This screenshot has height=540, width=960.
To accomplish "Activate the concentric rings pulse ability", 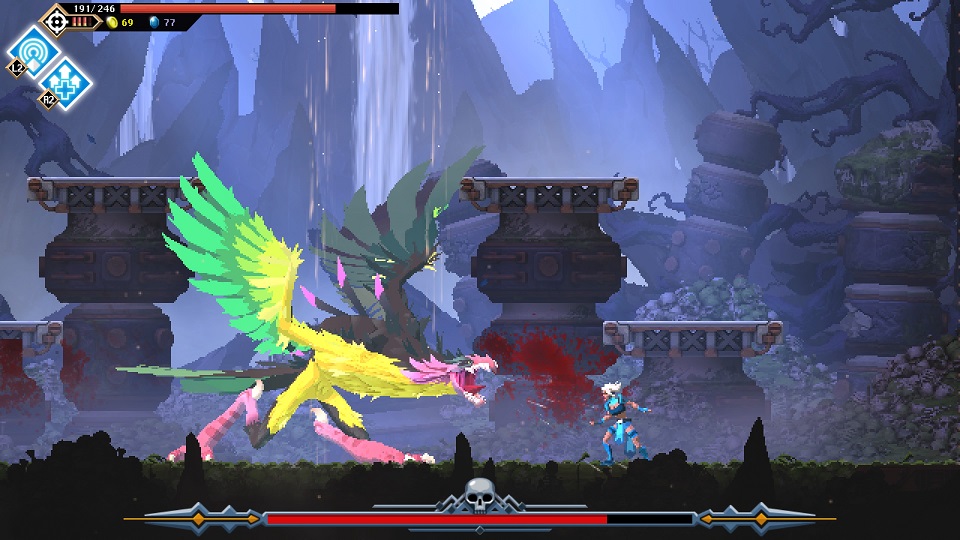I will [32, 50].
